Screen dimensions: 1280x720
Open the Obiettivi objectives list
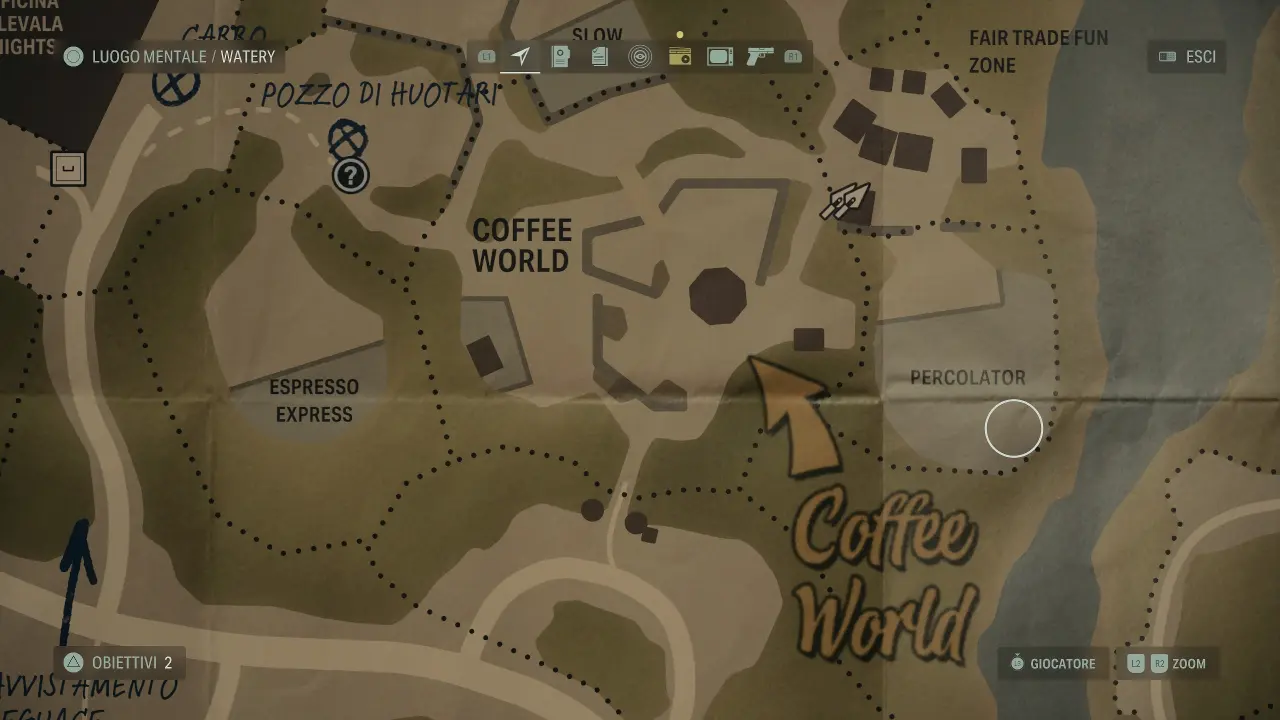pyautogui.click(x=119, y=662)
